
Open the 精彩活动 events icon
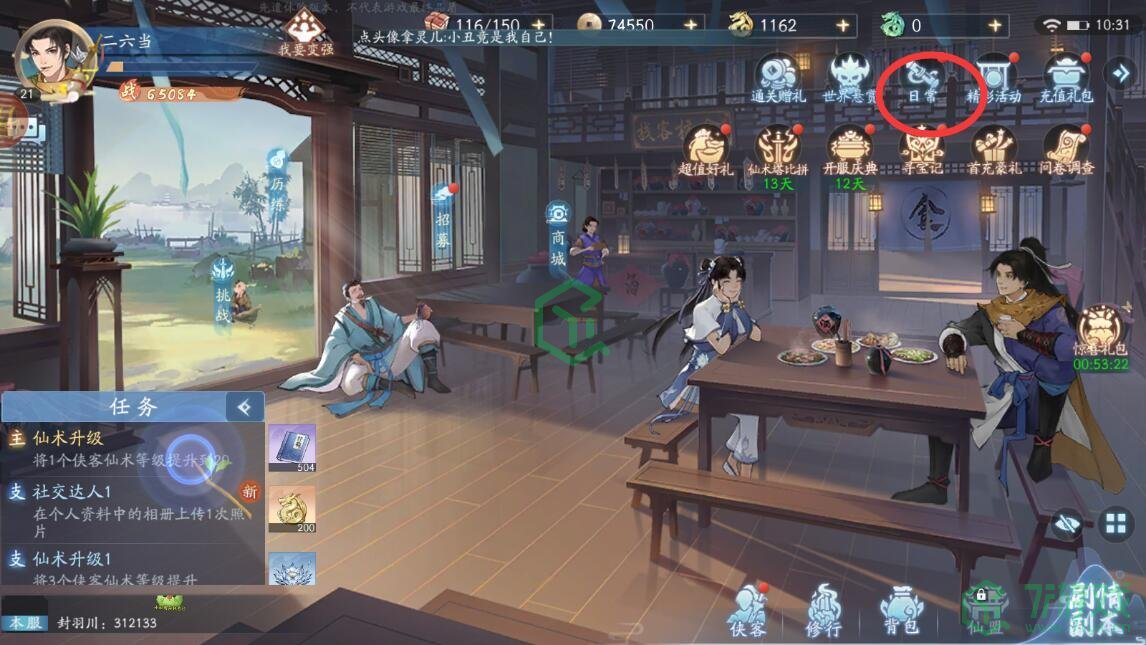pyautogui.click(x=993, y=76)
